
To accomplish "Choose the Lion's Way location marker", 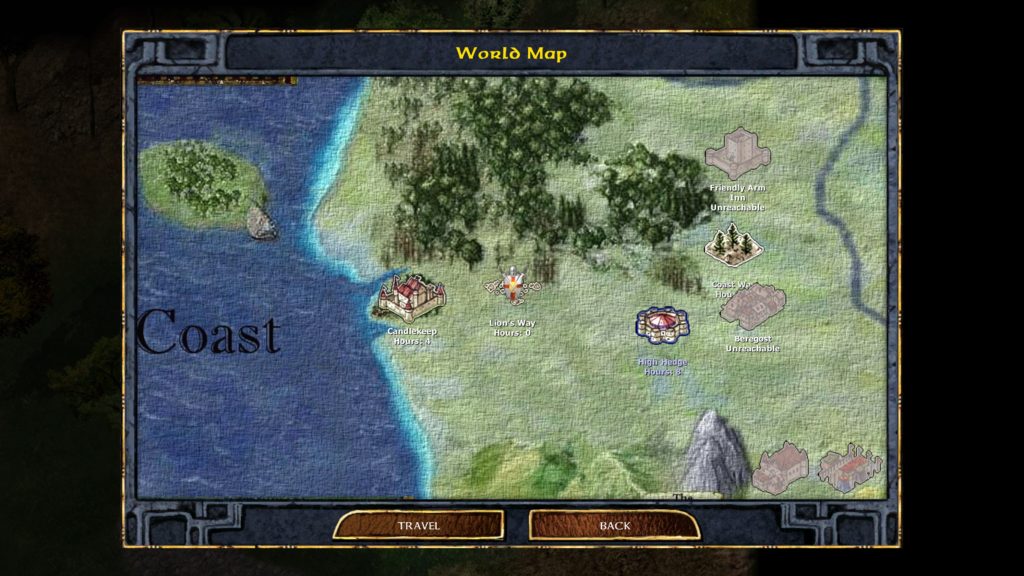I will click(x=512, y=287).
